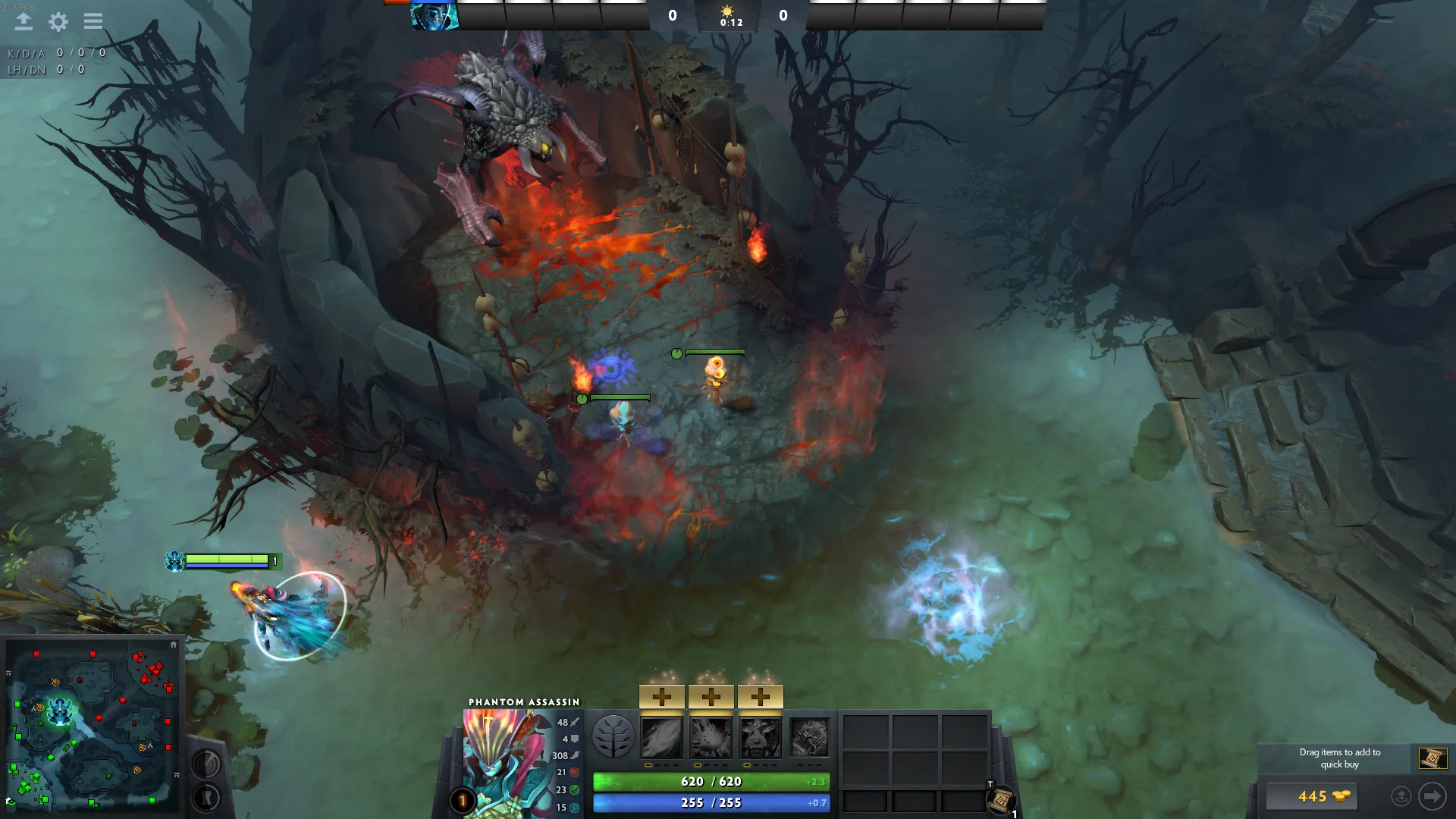Select the Coup de Grace ultimate icon

(810, 738)
